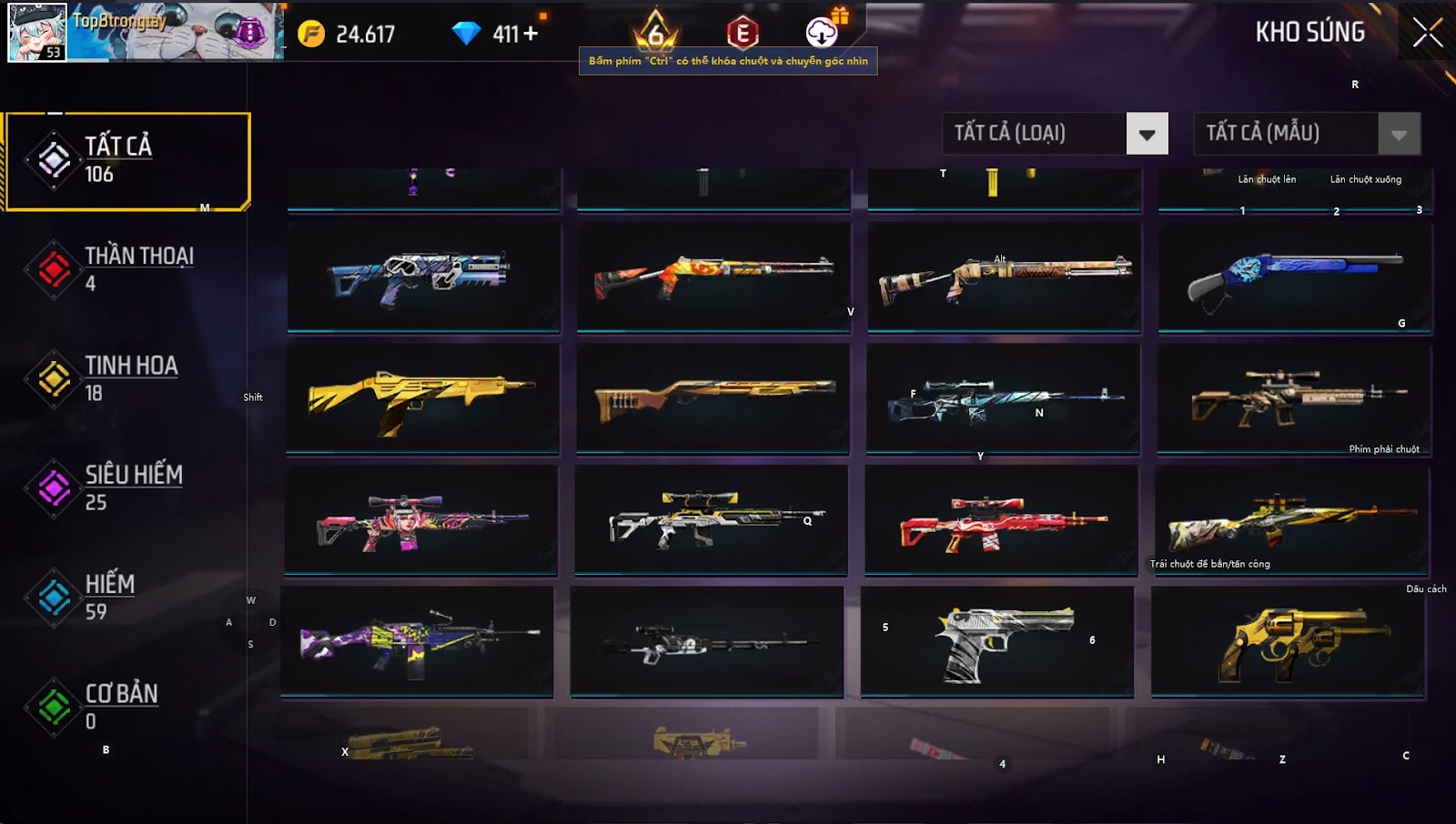Choose the purple and yellow machine gun skin
Viewport: 1456px width, 824px height.
click(417, 641)
